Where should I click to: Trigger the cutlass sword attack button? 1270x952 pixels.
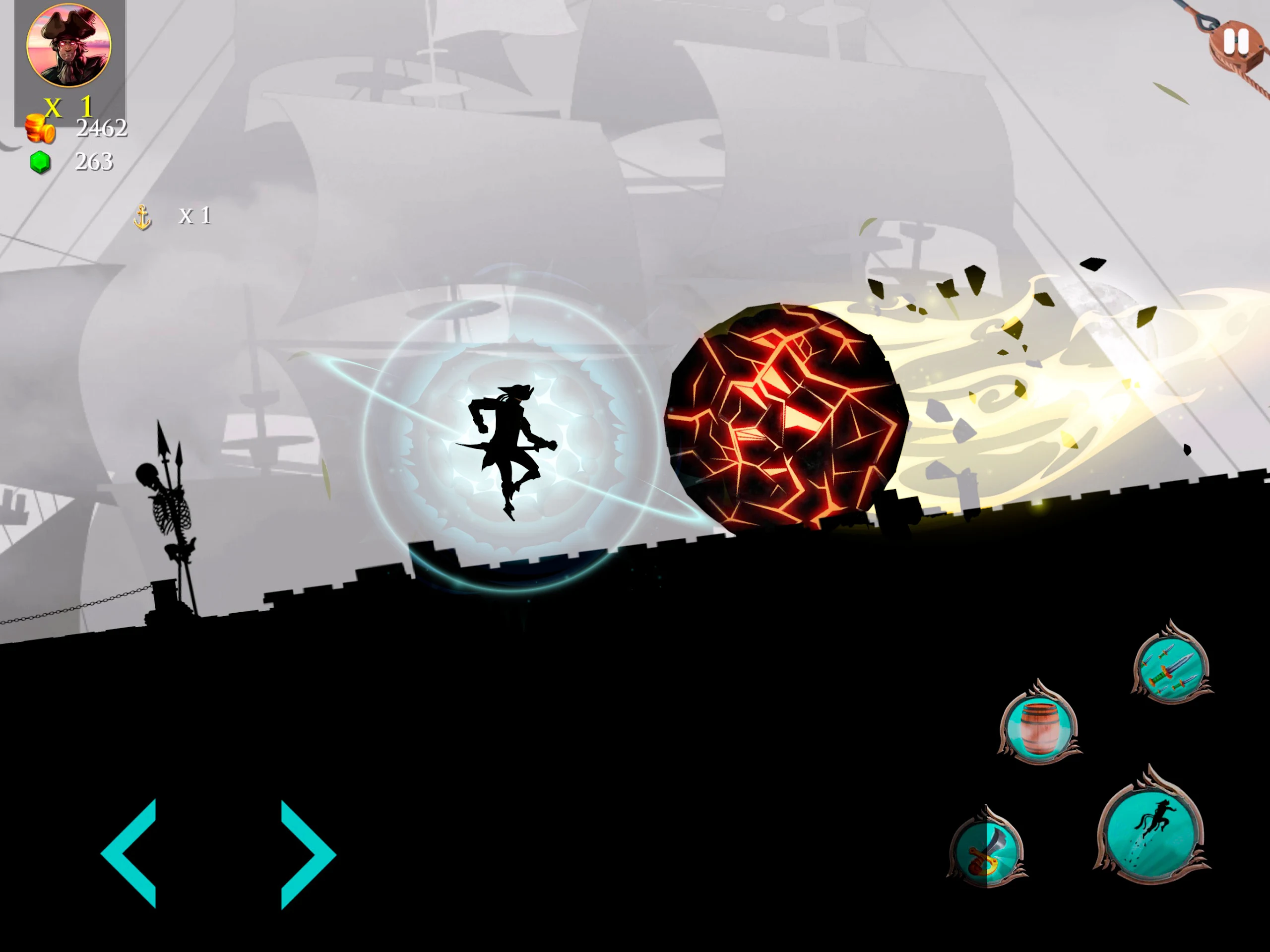click(986, 850)
